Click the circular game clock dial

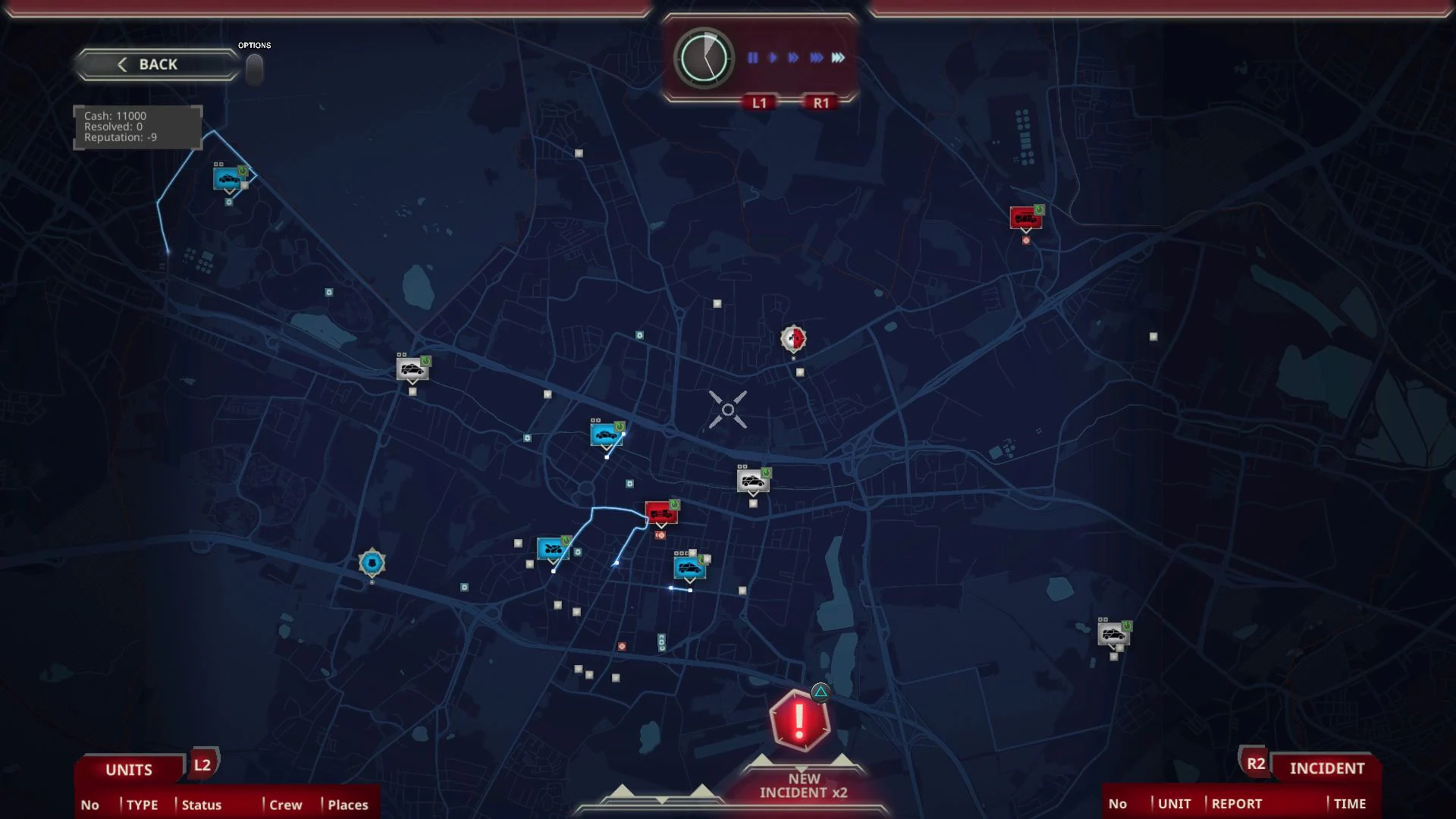coord(702,57)
